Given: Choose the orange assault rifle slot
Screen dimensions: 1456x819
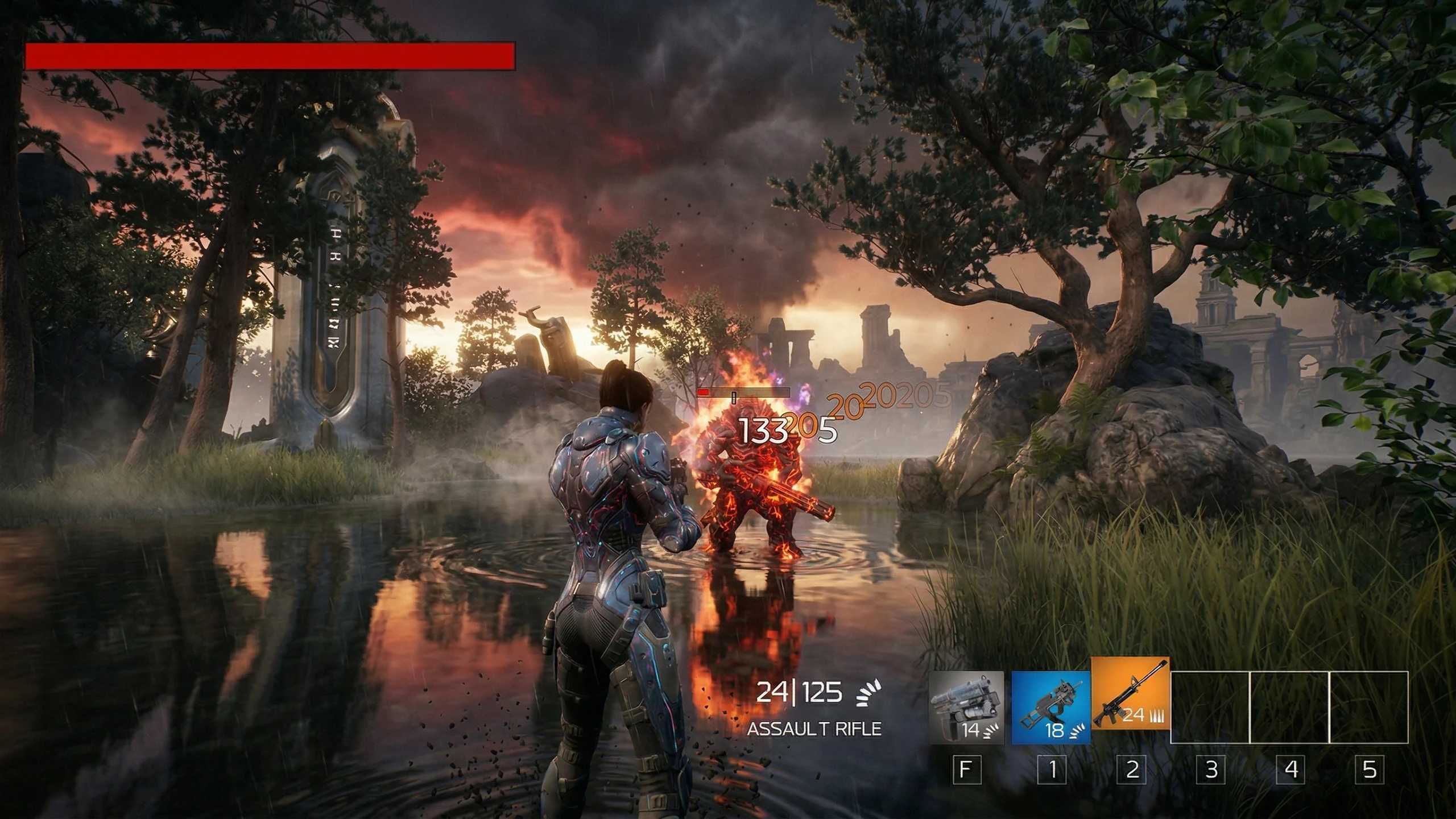Looking at the screenshot, I should 1130,694.
